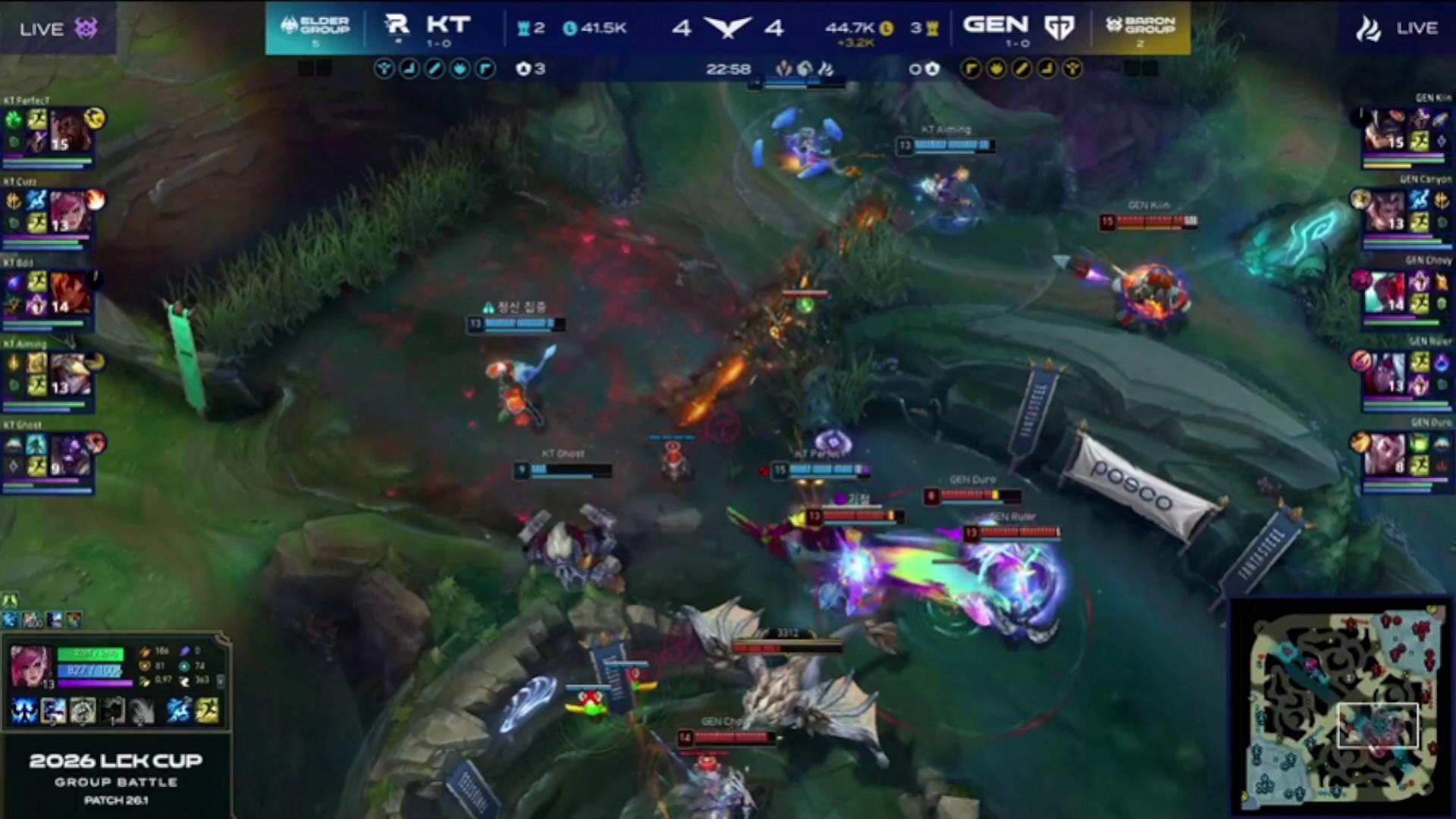Click the Baron Group badge on the scoreboard
This screenshot has width=1456, height=819.
1141,27
